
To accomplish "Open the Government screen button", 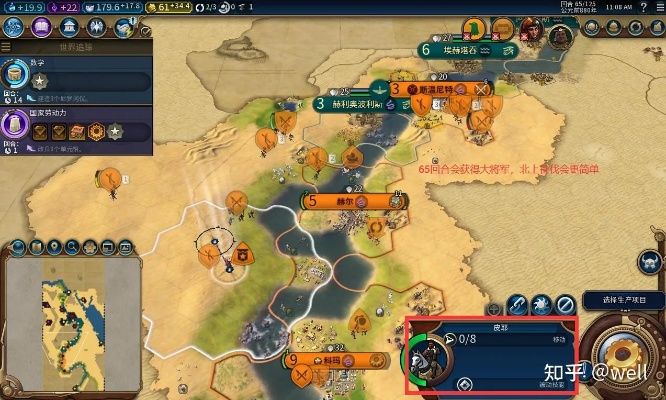I will point(65,27).
